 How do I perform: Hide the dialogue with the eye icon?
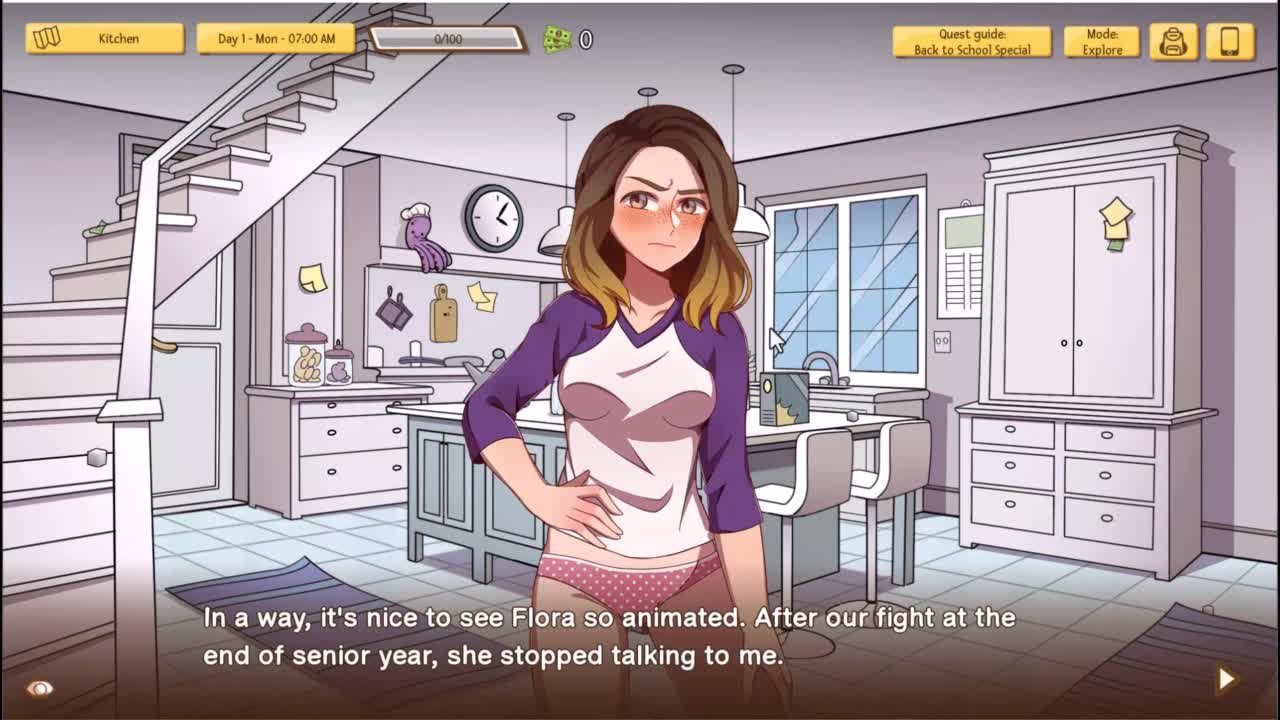tap(40, 688)
